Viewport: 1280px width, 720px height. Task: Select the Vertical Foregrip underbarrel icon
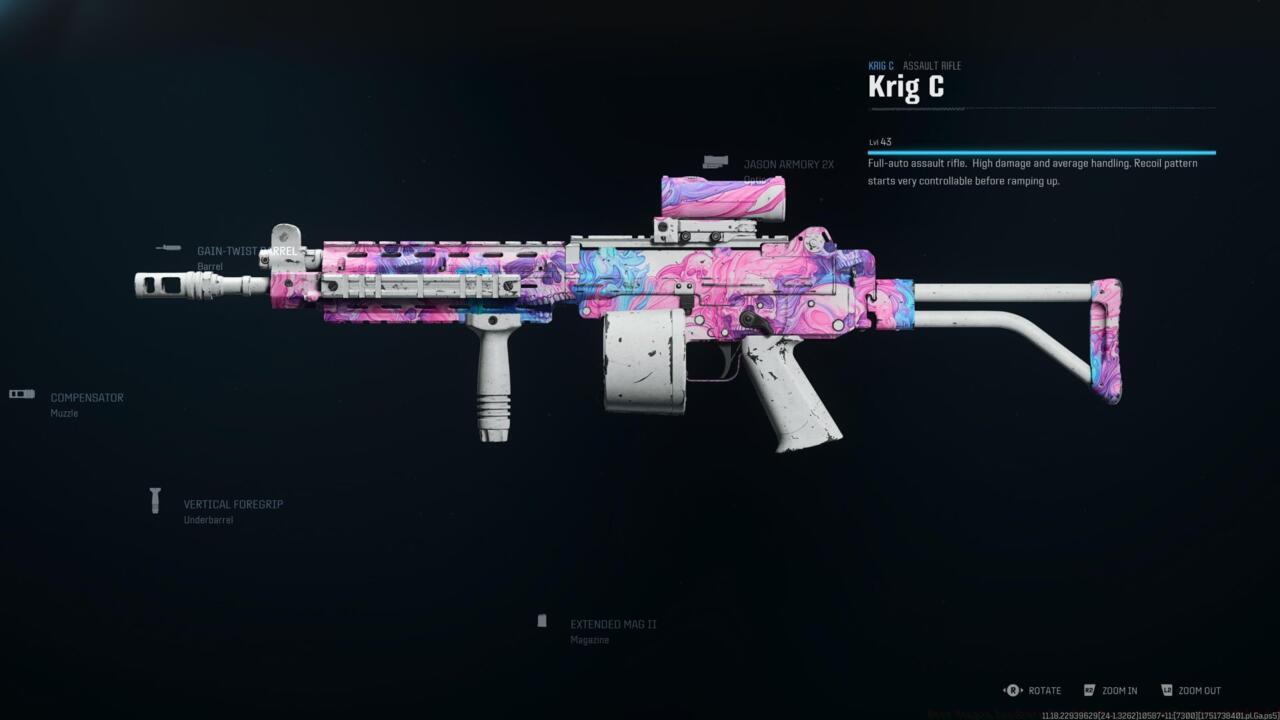[156, 500]
